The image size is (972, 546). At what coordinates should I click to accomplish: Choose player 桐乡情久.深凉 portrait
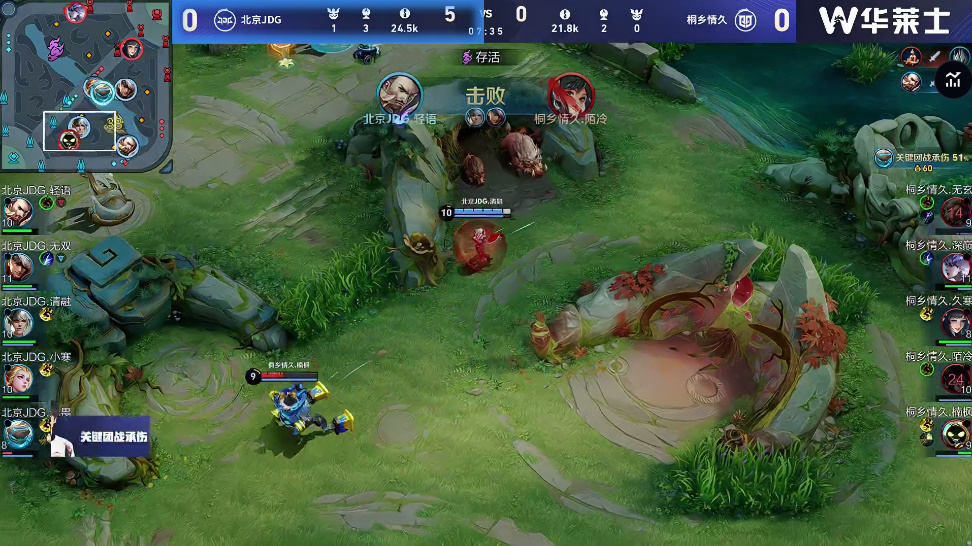(955, 267)
